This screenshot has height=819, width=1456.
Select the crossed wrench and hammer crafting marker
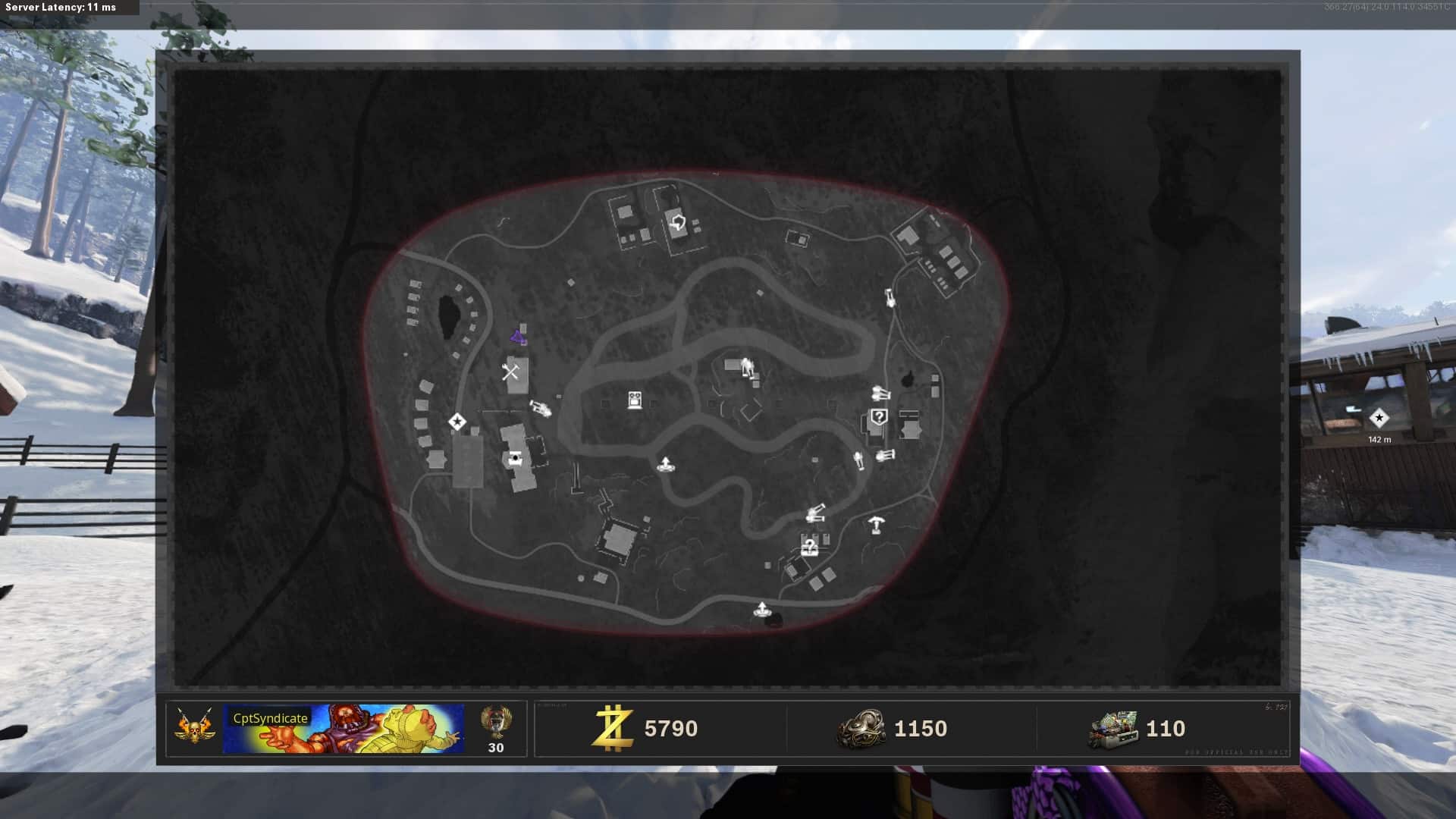pos(510,372)
